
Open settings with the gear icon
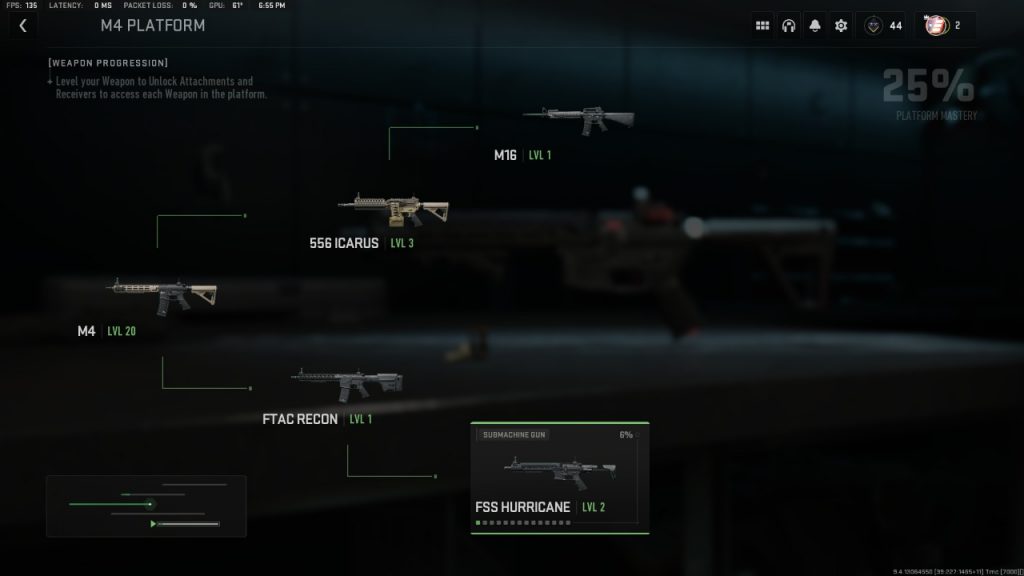[x=841, y=25]
